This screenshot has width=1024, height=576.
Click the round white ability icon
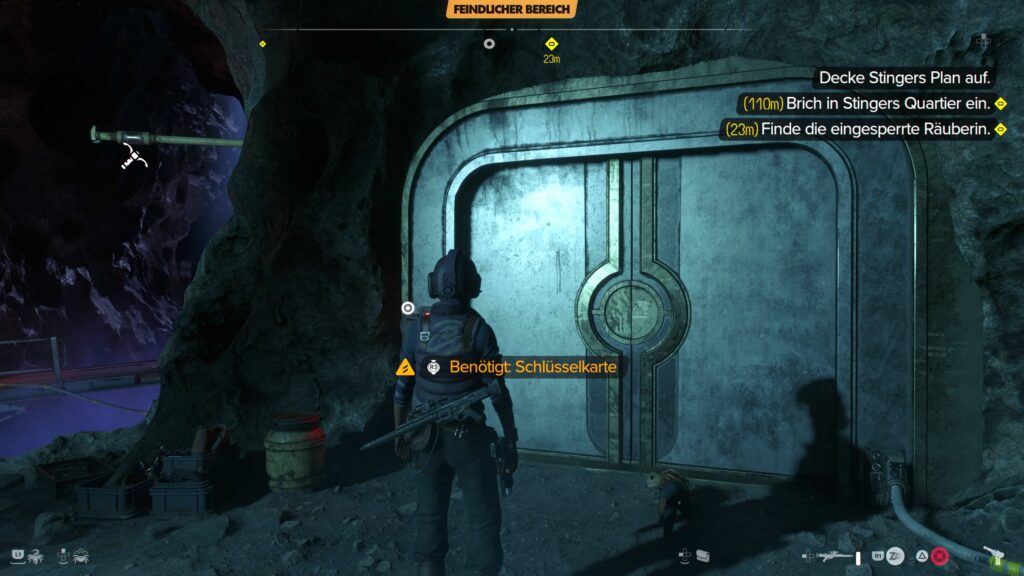click(x=896, y=555)
